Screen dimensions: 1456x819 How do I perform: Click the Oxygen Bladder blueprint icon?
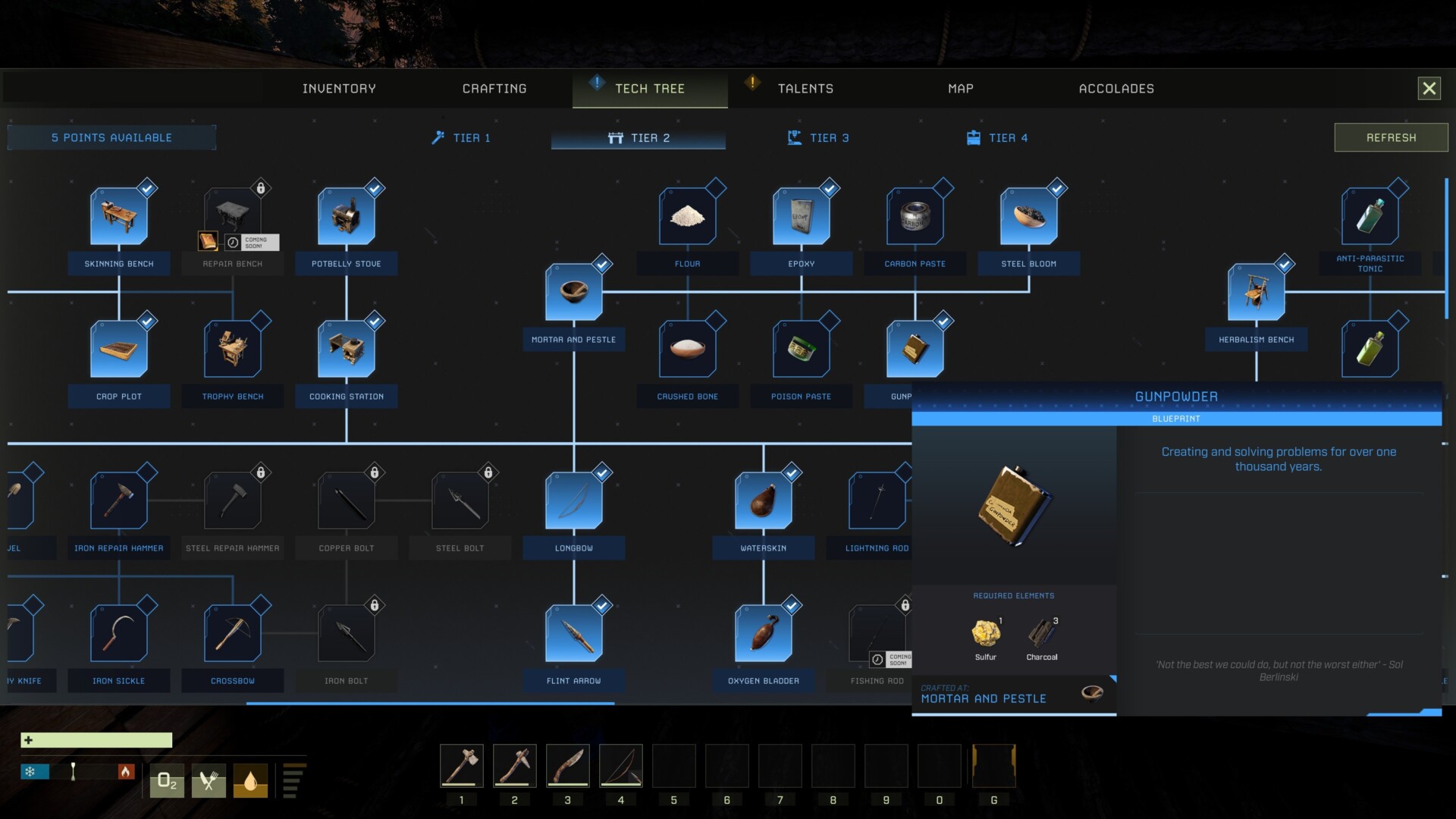point(764,632)
